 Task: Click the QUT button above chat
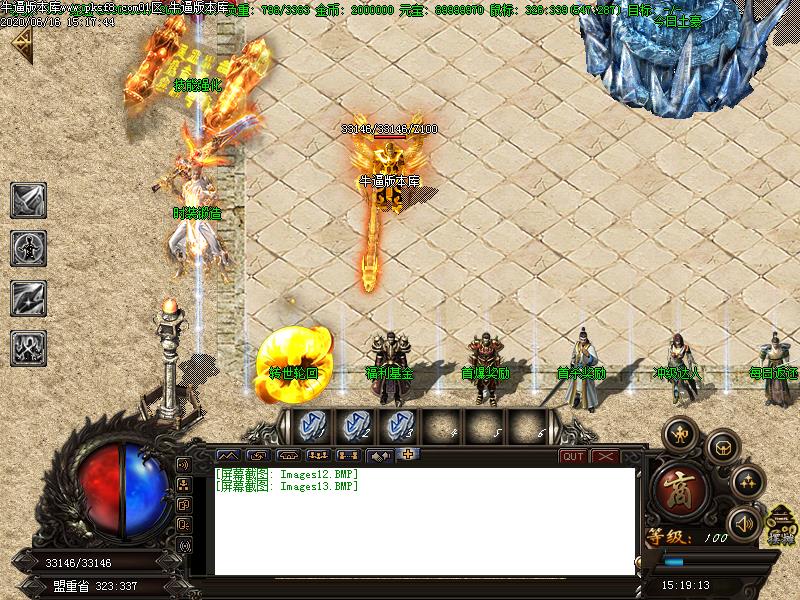coord(572,456)
